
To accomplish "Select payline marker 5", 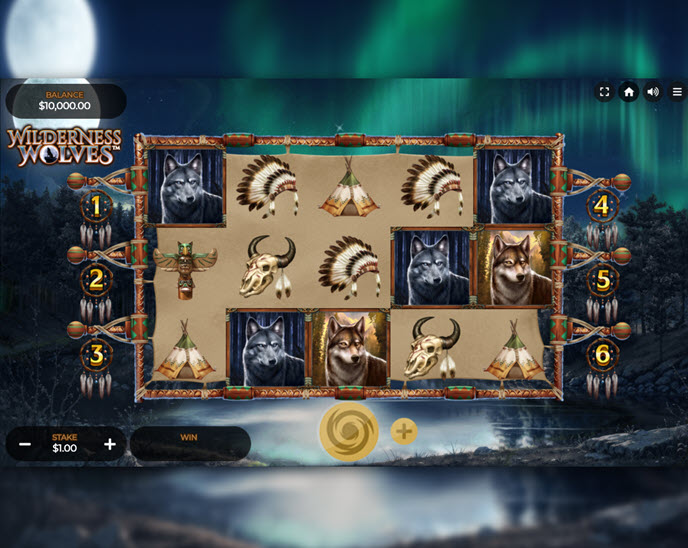I will 602,280.
